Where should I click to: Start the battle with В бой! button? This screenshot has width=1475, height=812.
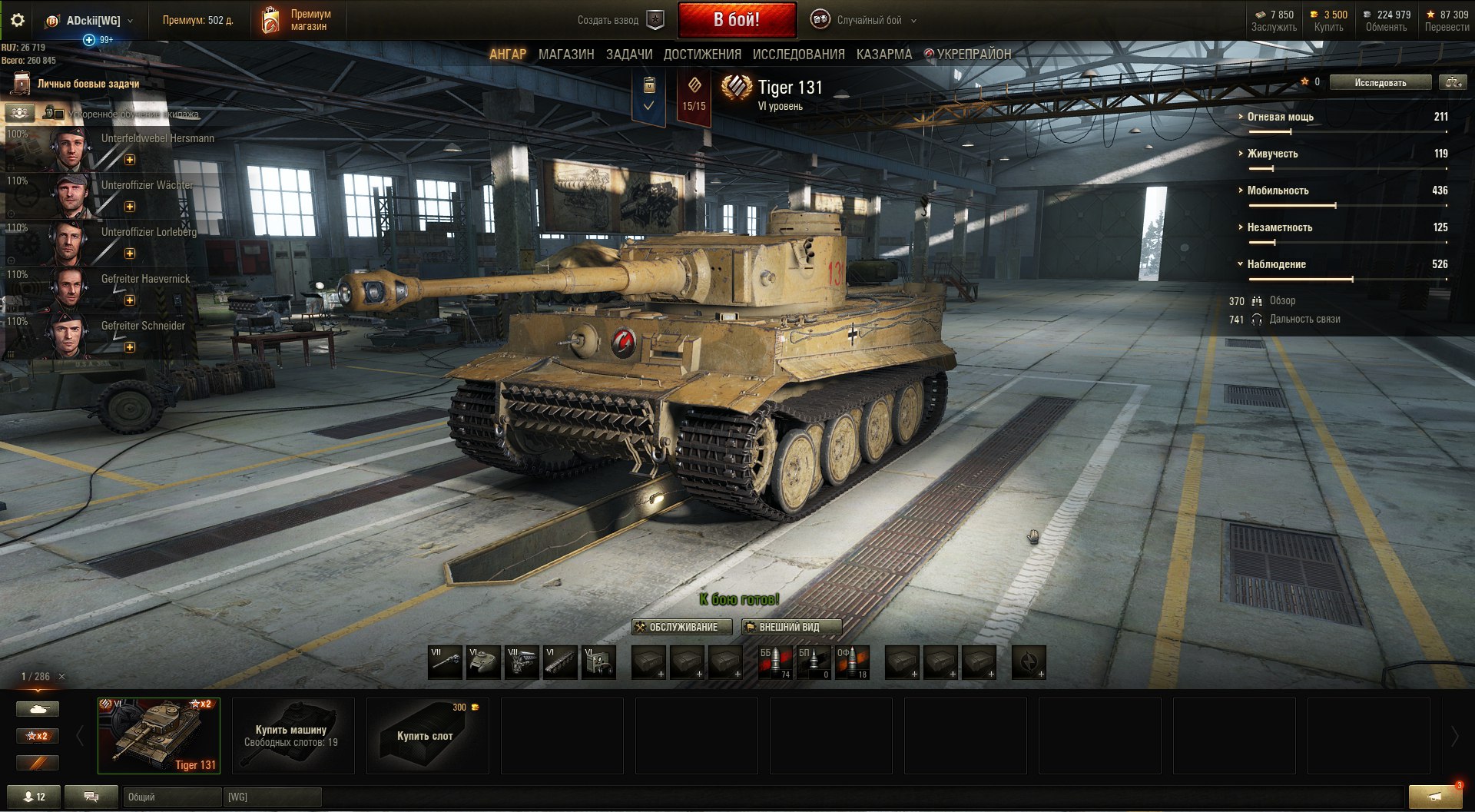736,20
